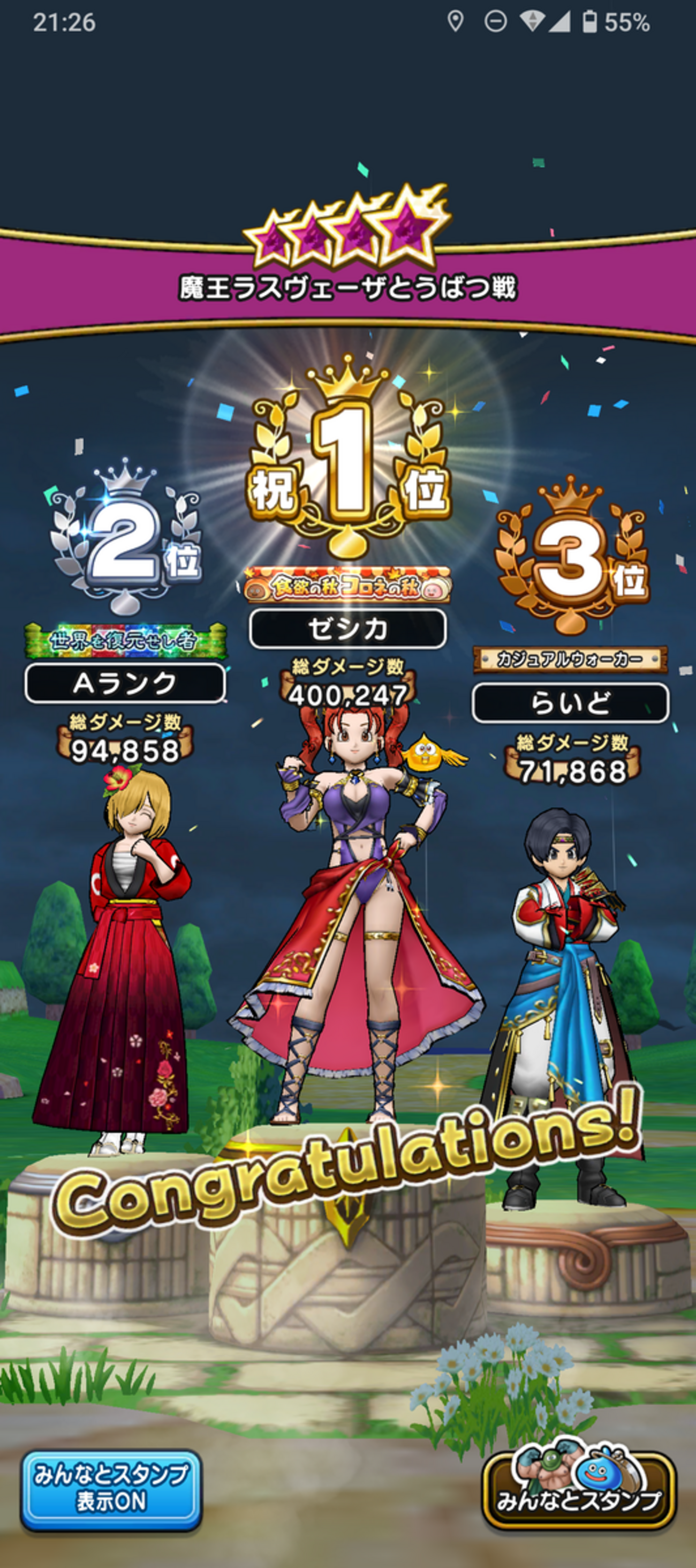696x1568 pixels.
Task: Tap the location pin icon in the status bar
Action: pos(455,20)
